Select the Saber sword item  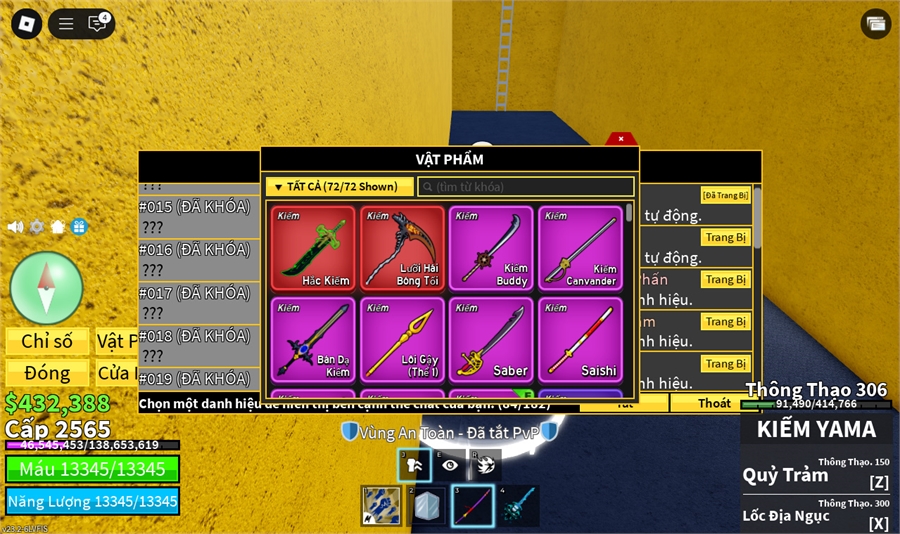[491, 339]
